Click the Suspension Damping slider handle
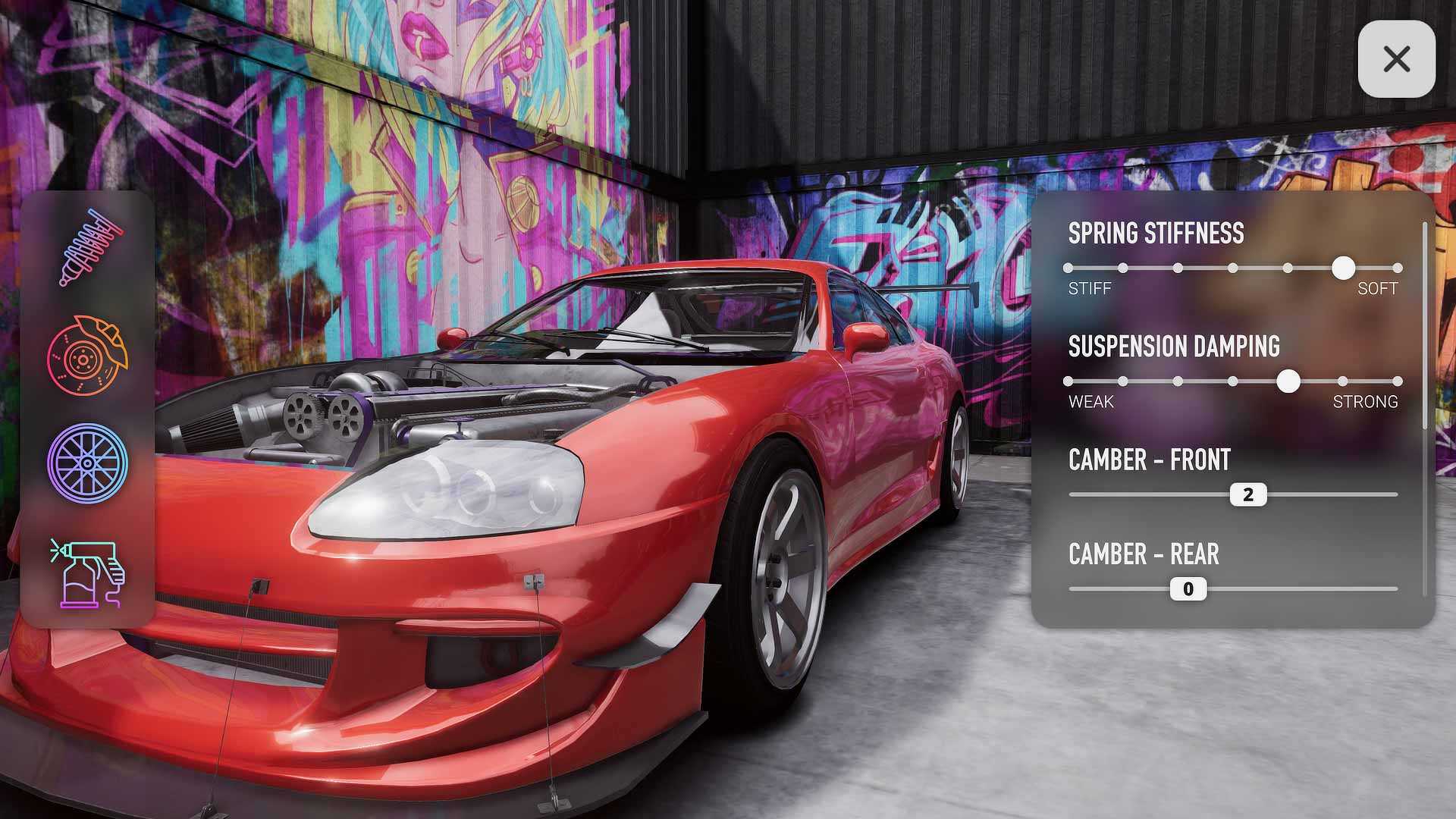 point(1288,381)
